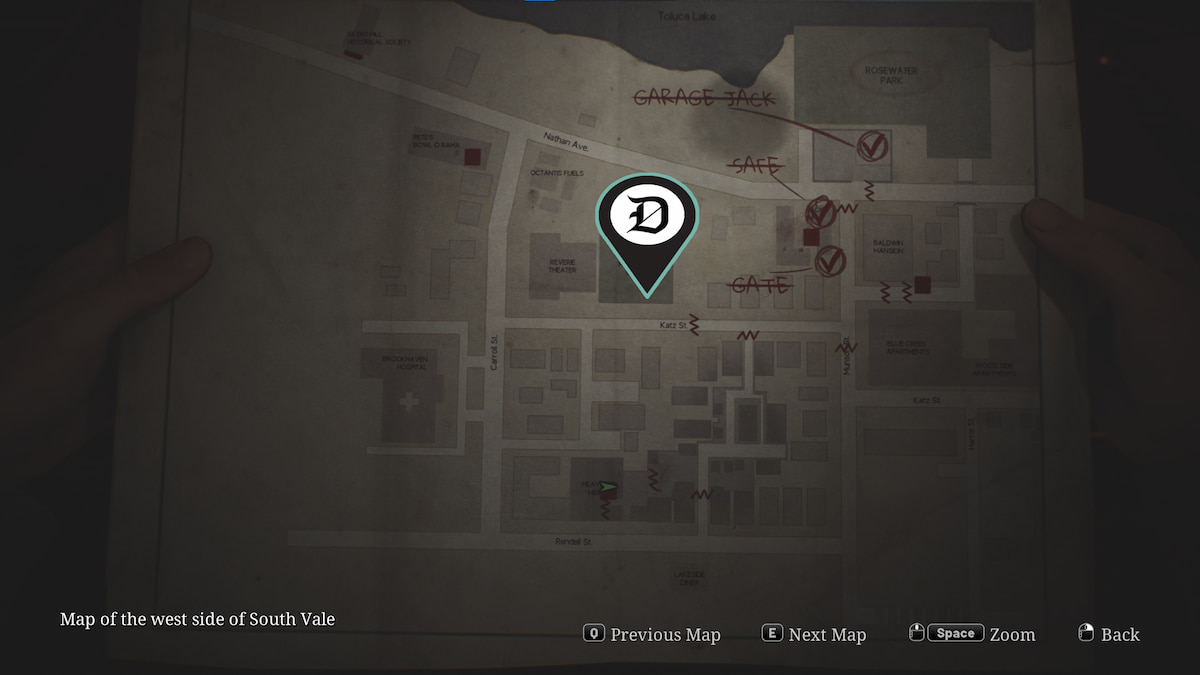The height and width of the screenshot is (675, 1200).
Task: Click the green player position arrow
Action: coord(608,487)
